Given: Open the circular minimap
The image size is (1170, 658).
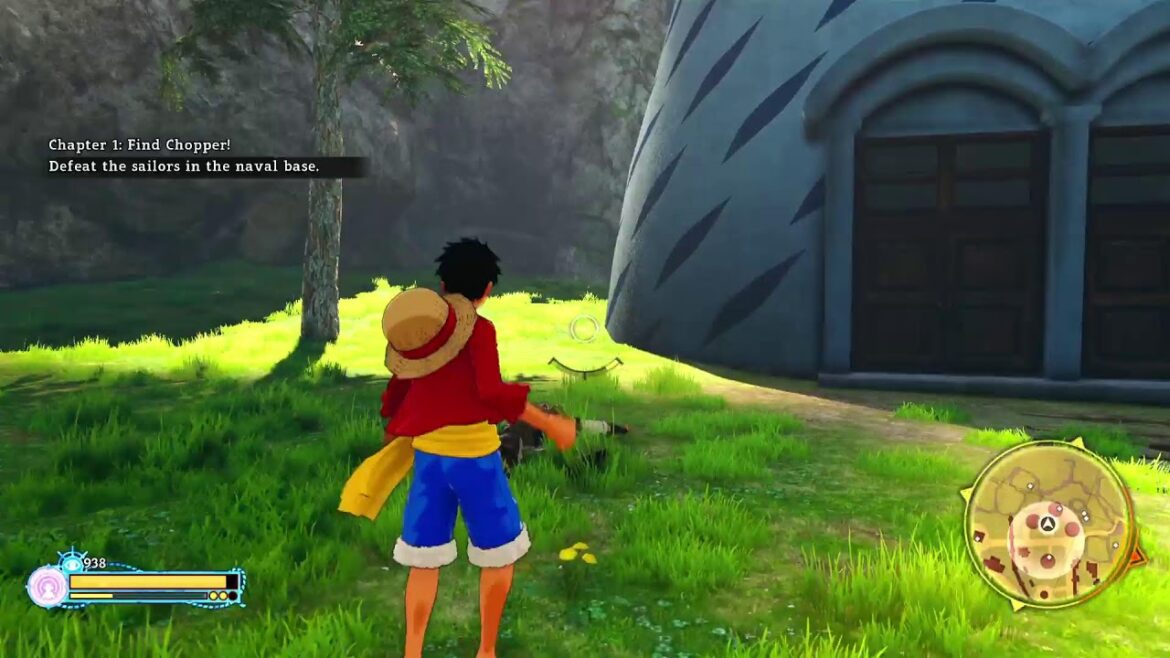Looking at the screenshot, I should [x=1049, y=526].
